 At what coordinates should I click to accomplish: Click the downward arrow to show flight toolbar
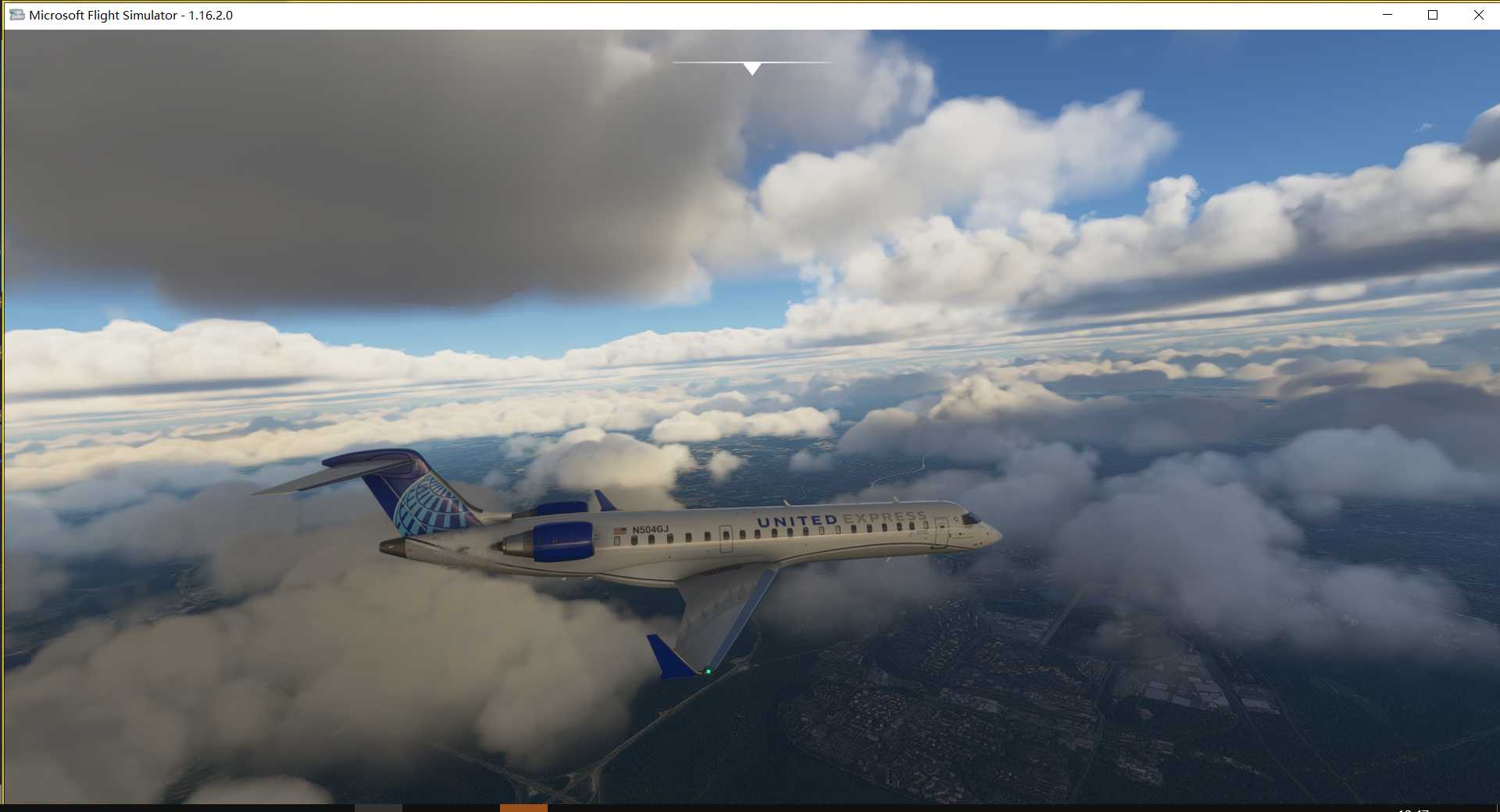[752, 69]
